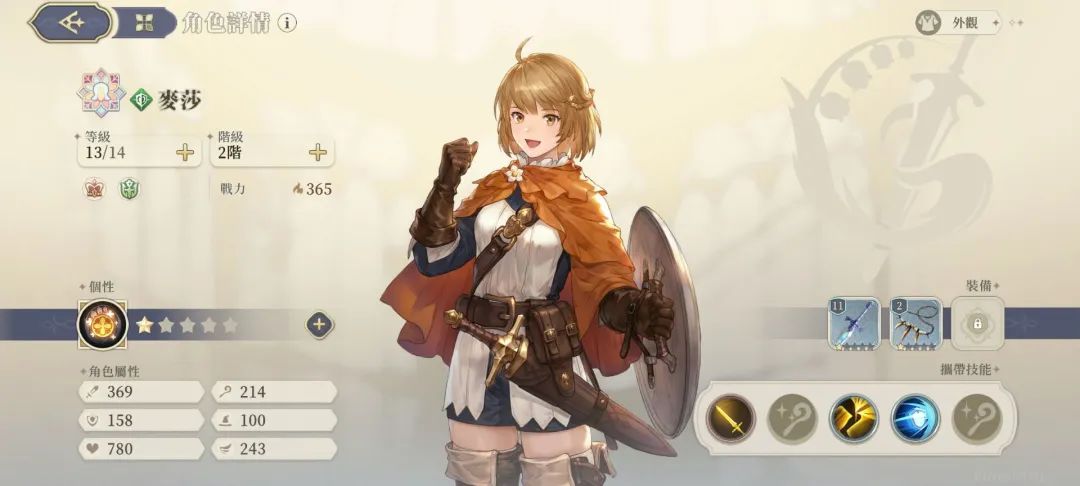Open the 個性 personality clover medallion
The height and width of the screenshot is (486, 1080).
100,324
